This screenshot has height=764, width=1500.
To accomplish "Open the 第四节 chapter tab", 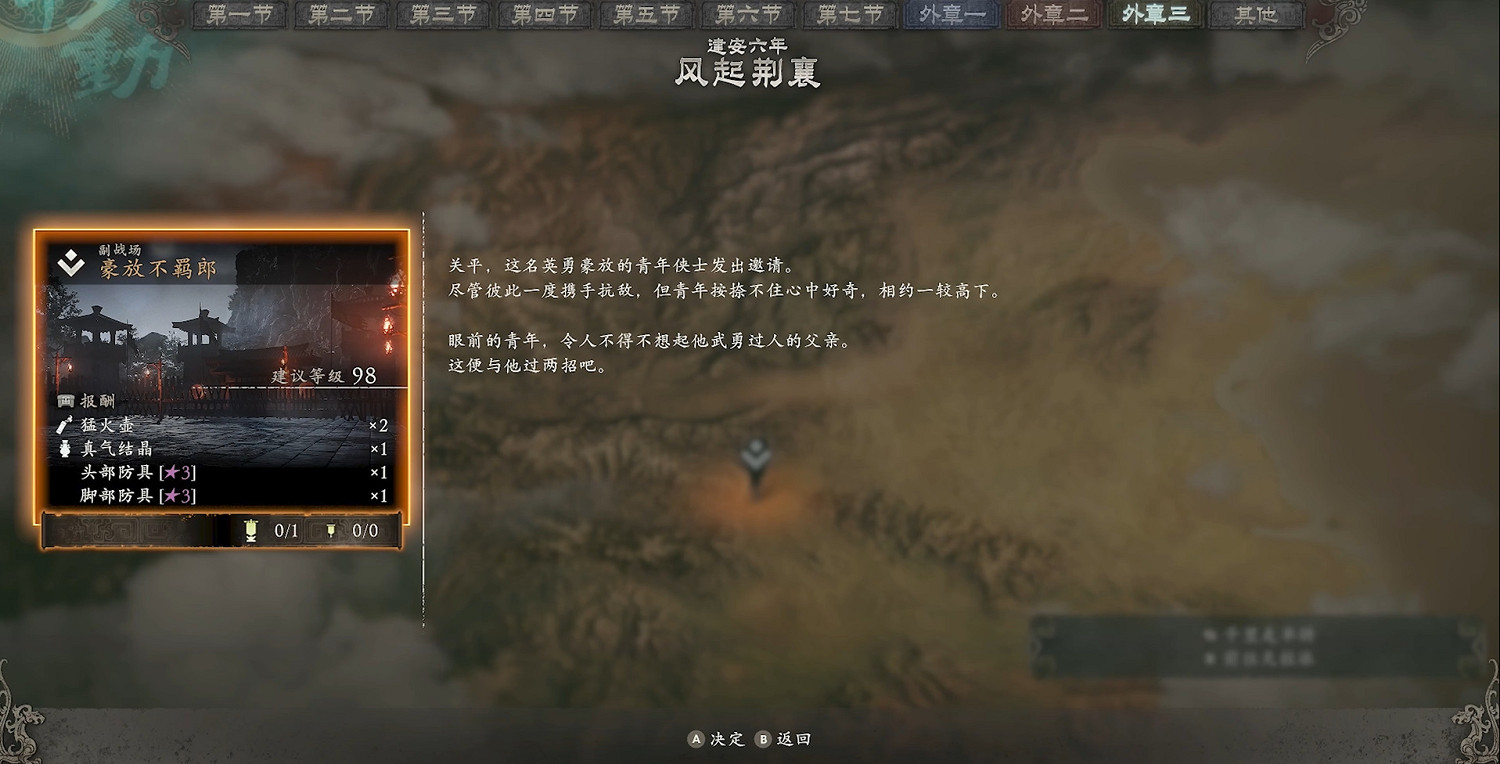I will pos(543,15).
